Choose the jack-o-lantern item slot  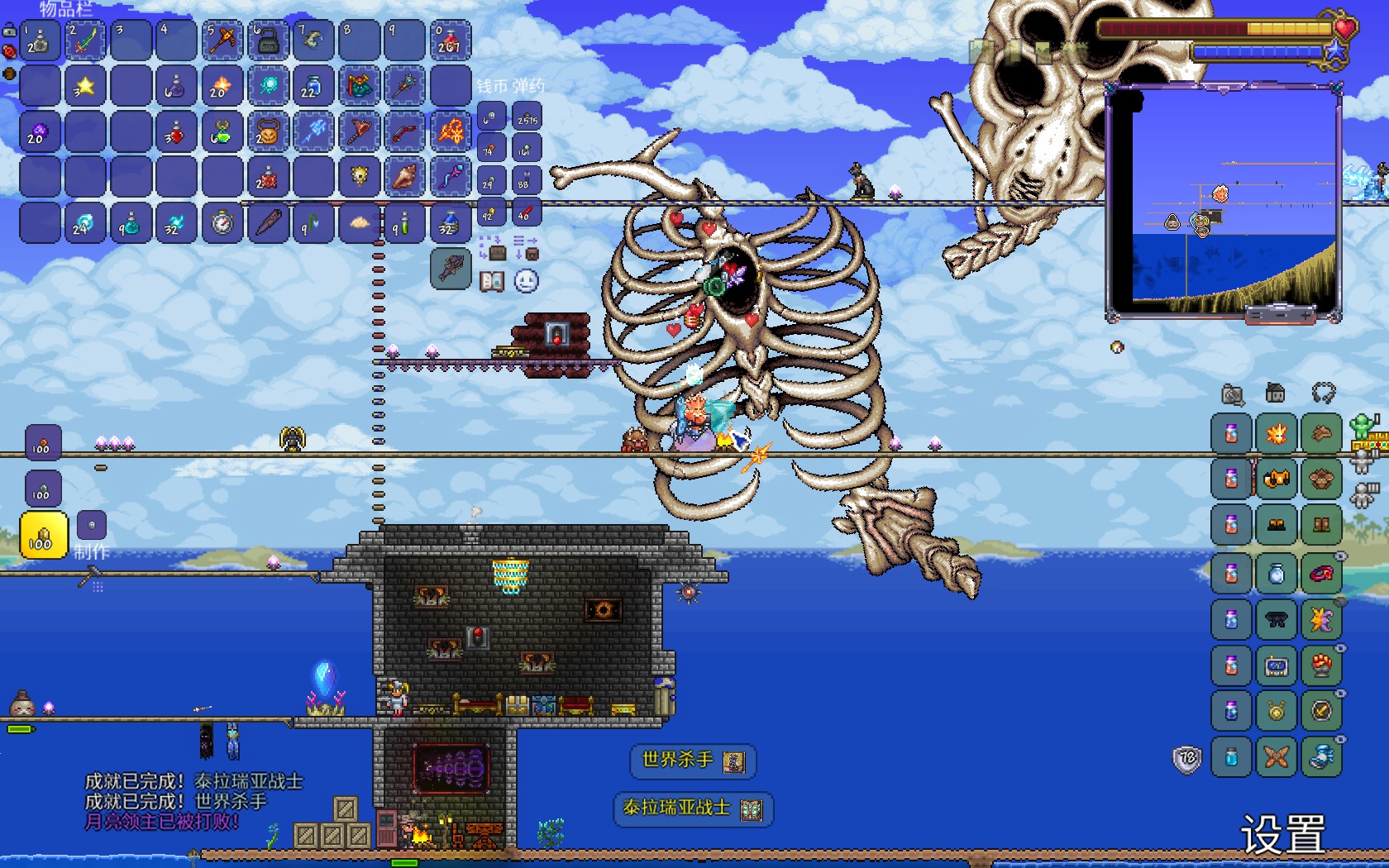(x=268, y=131)
